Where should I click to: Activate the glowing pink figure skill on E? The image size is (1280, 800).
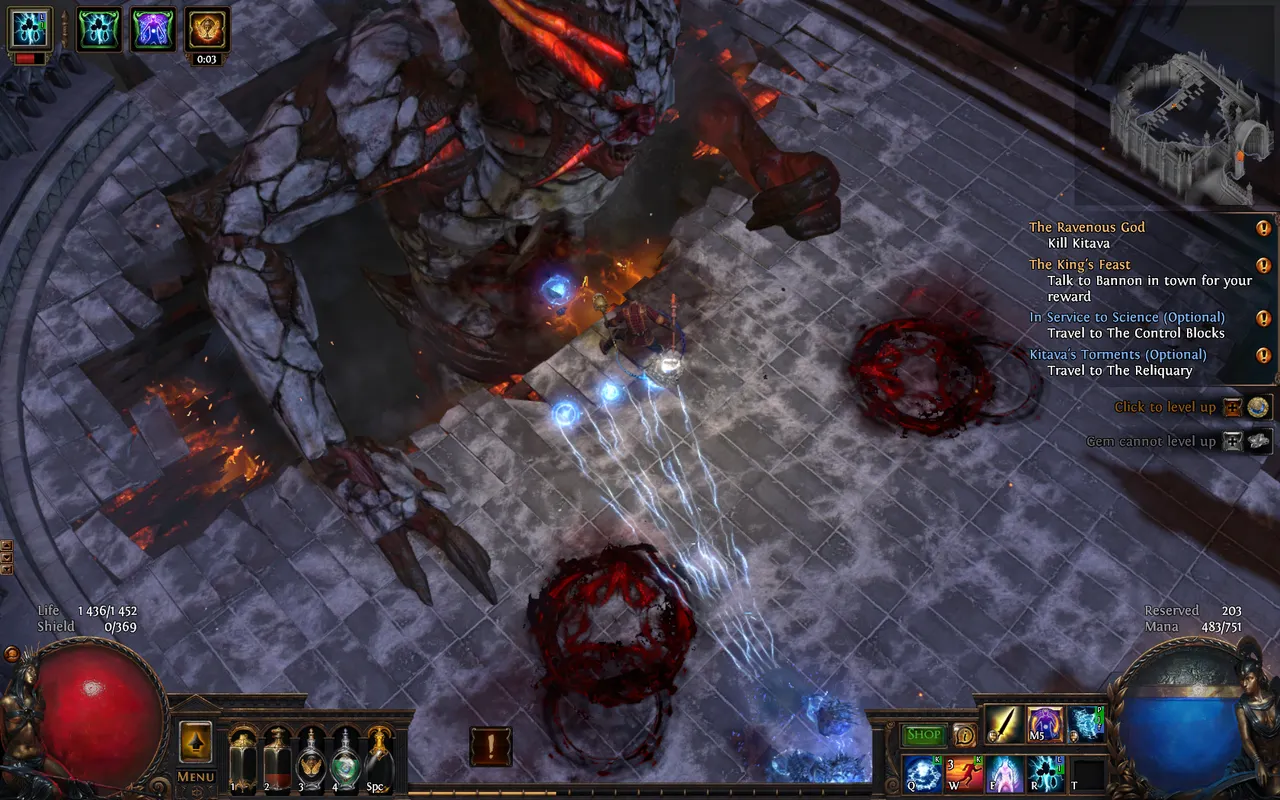point(1006,774)
